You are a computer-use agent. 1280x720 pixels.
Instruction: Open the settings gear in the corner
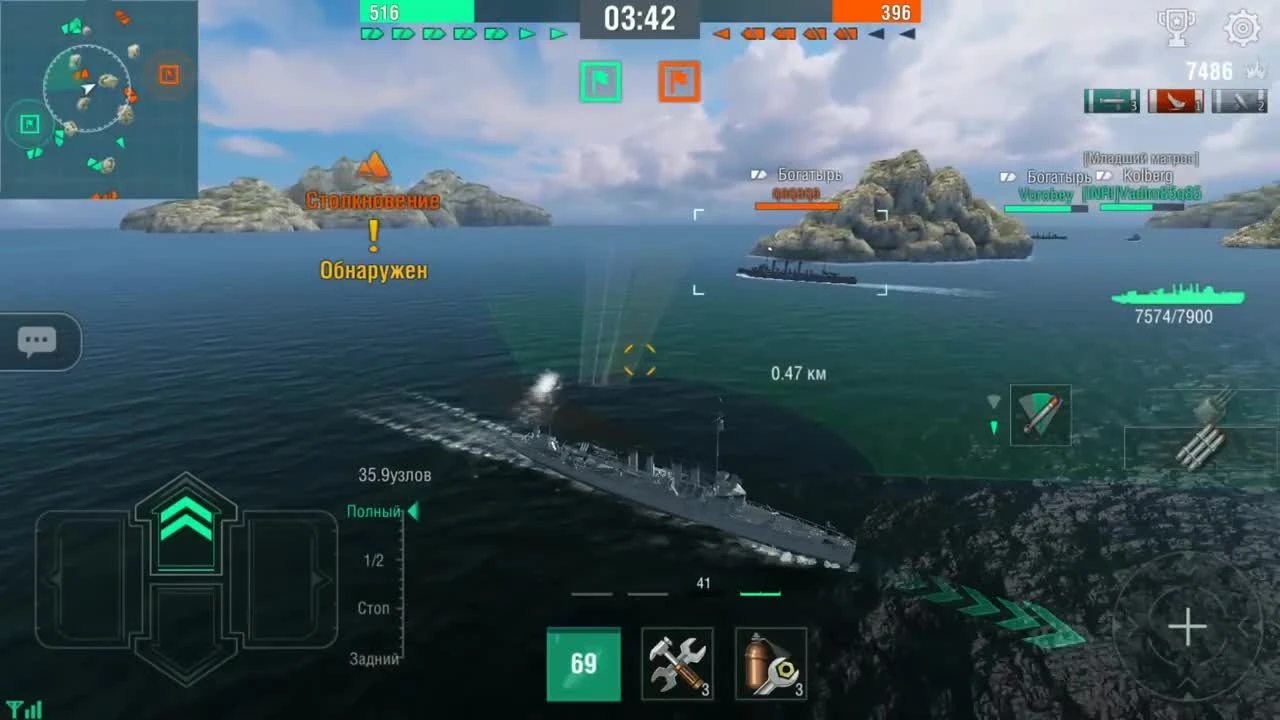[x=1242, y=29]
